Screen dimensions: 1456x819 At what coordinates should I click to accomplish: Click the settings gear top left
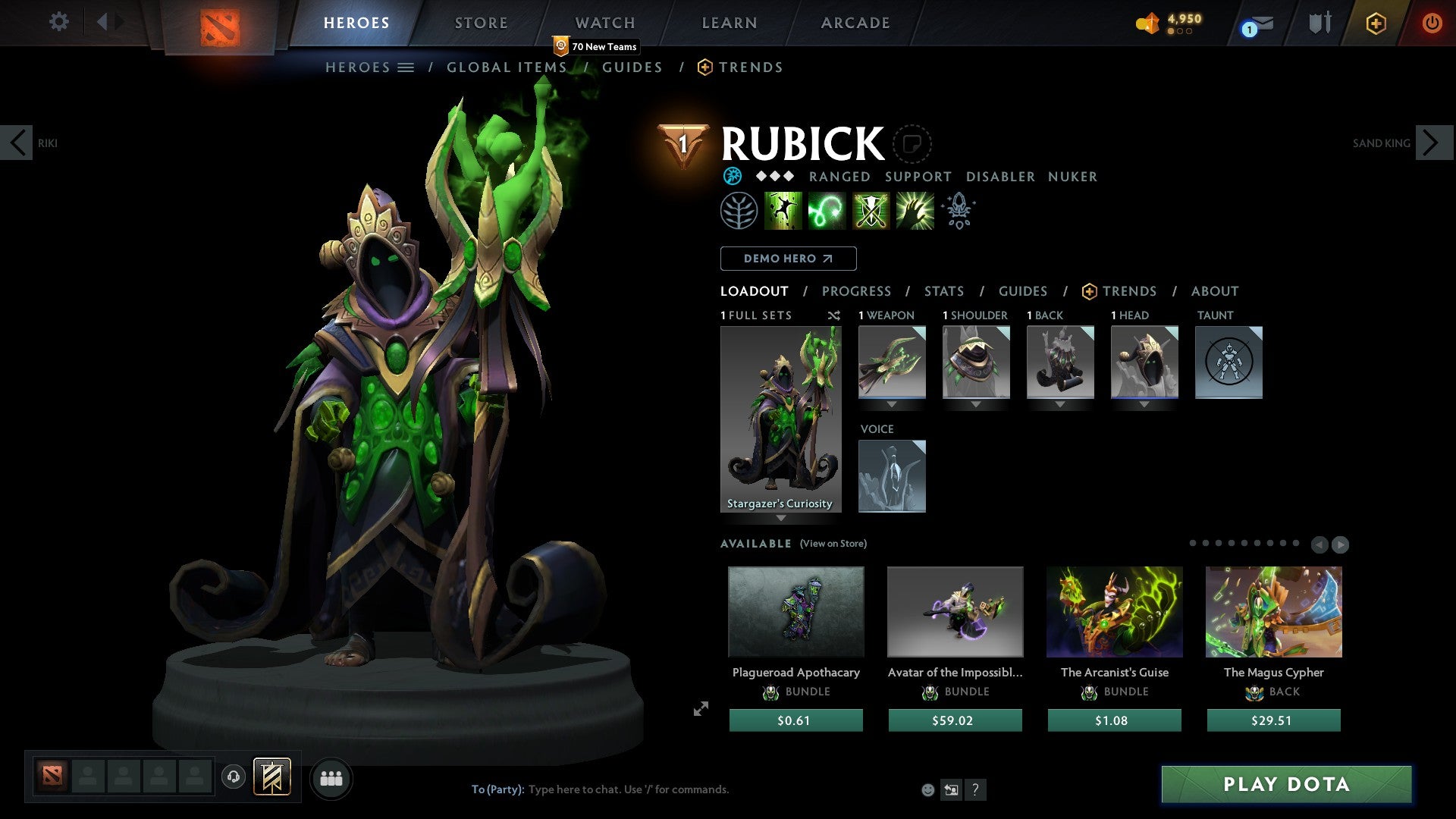click(59, 21)
